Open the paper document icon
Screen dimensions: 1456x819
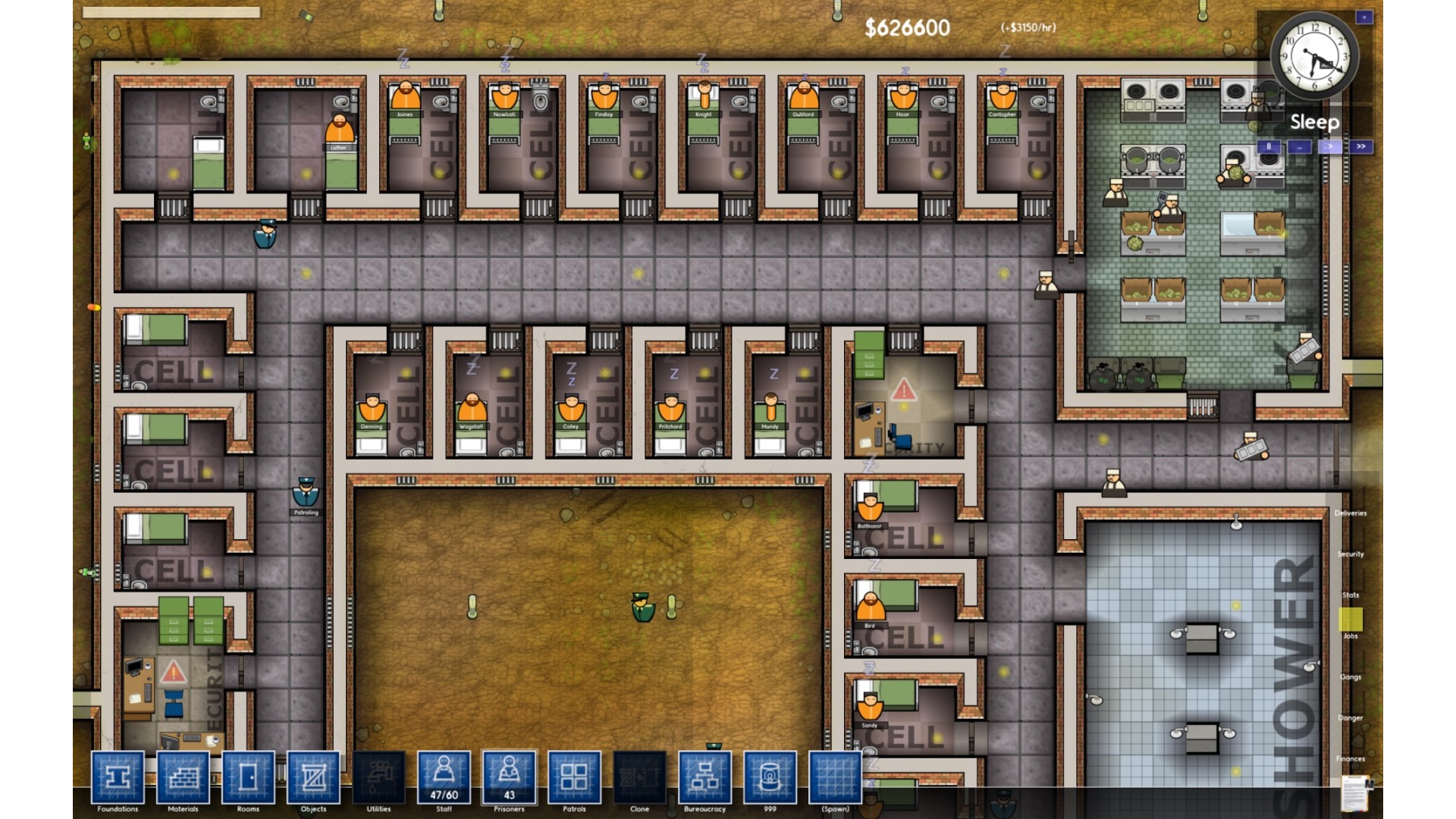click(x=1355, y=794)
